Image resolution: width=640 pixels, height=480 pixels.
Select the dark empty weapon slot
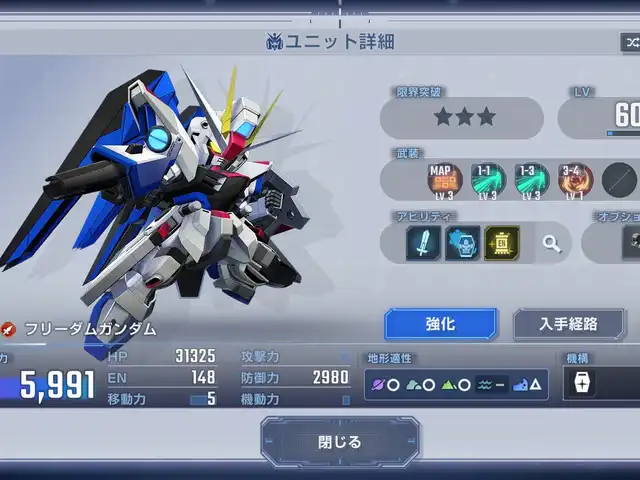tap(619, 180)
